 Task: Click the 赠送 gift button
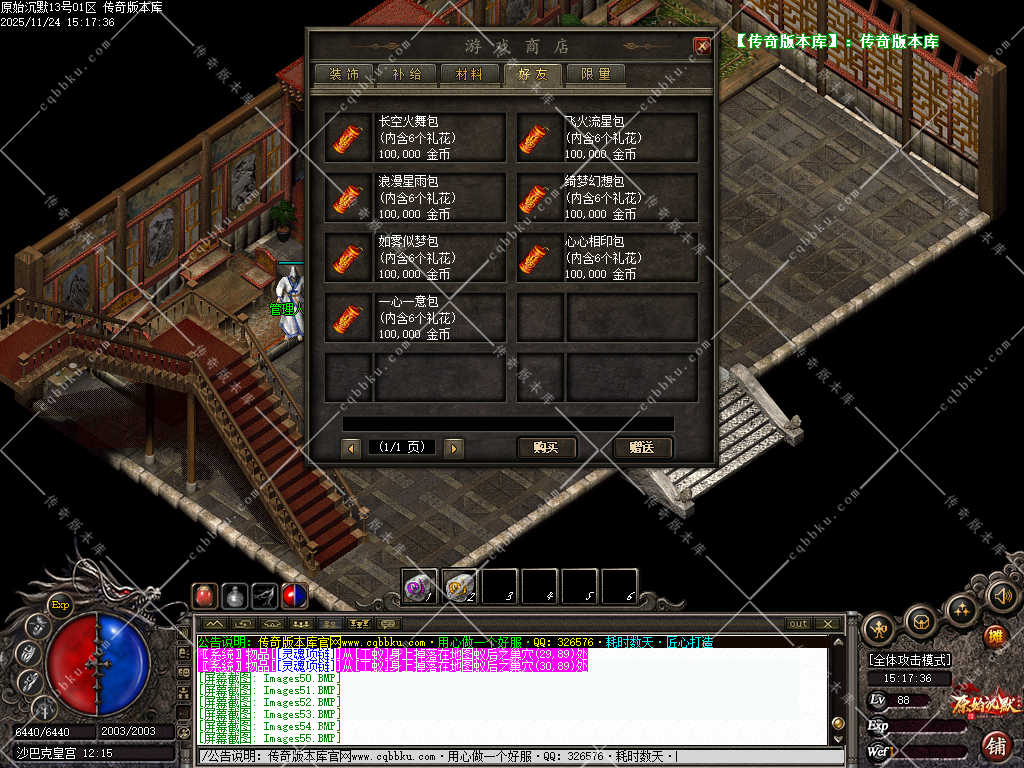(x=642, y=448)
